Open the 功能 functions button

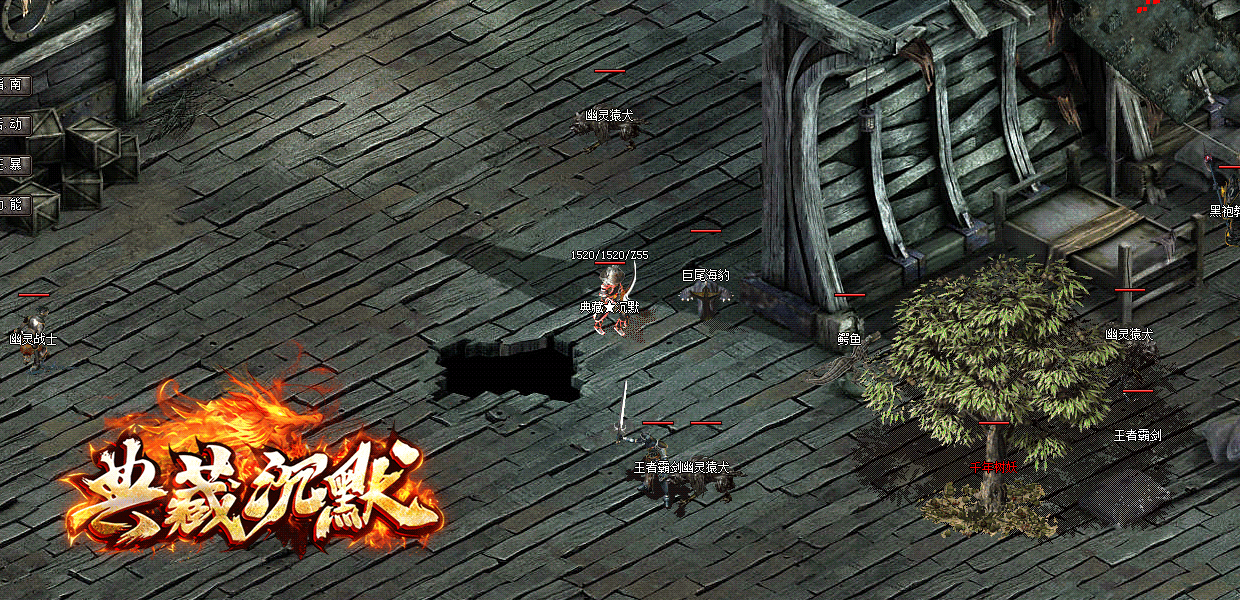(14, 205)
